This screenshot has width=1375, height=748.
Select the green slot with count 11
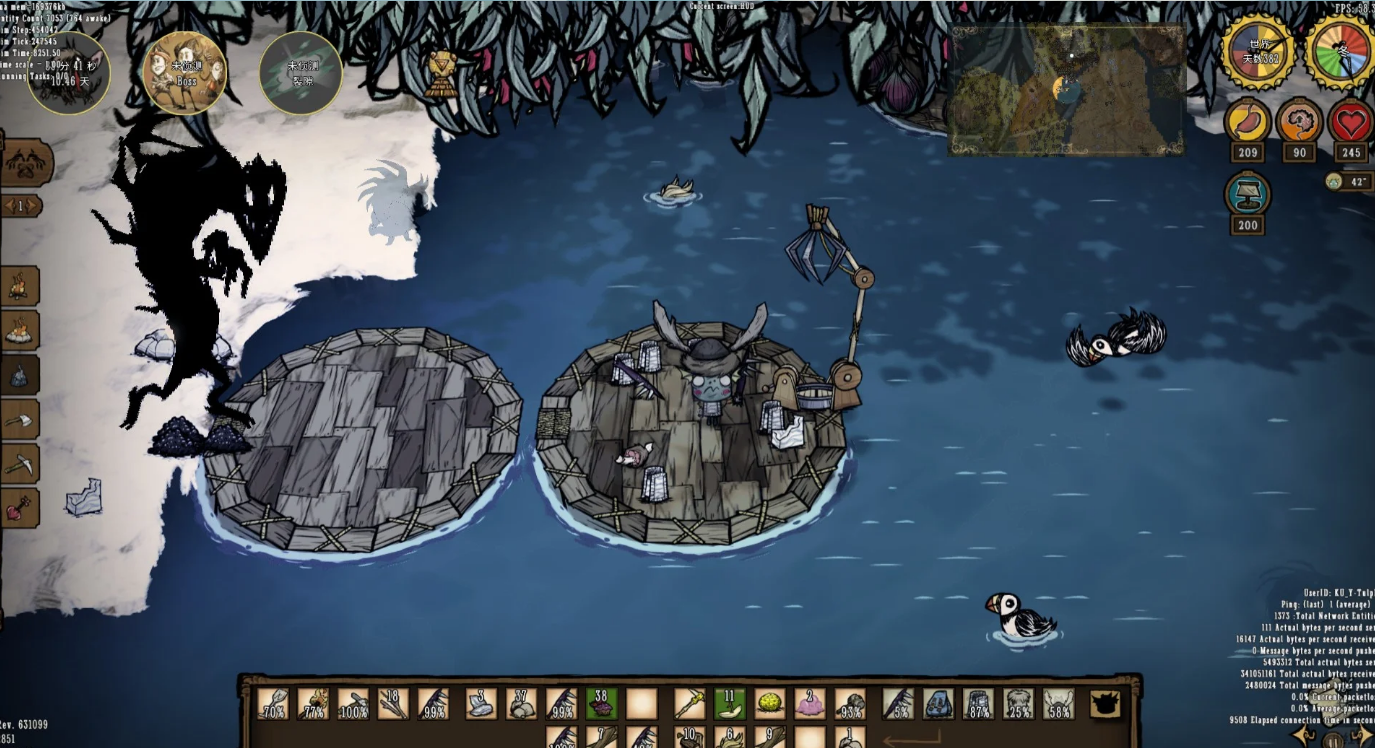(x=729, y=704)
